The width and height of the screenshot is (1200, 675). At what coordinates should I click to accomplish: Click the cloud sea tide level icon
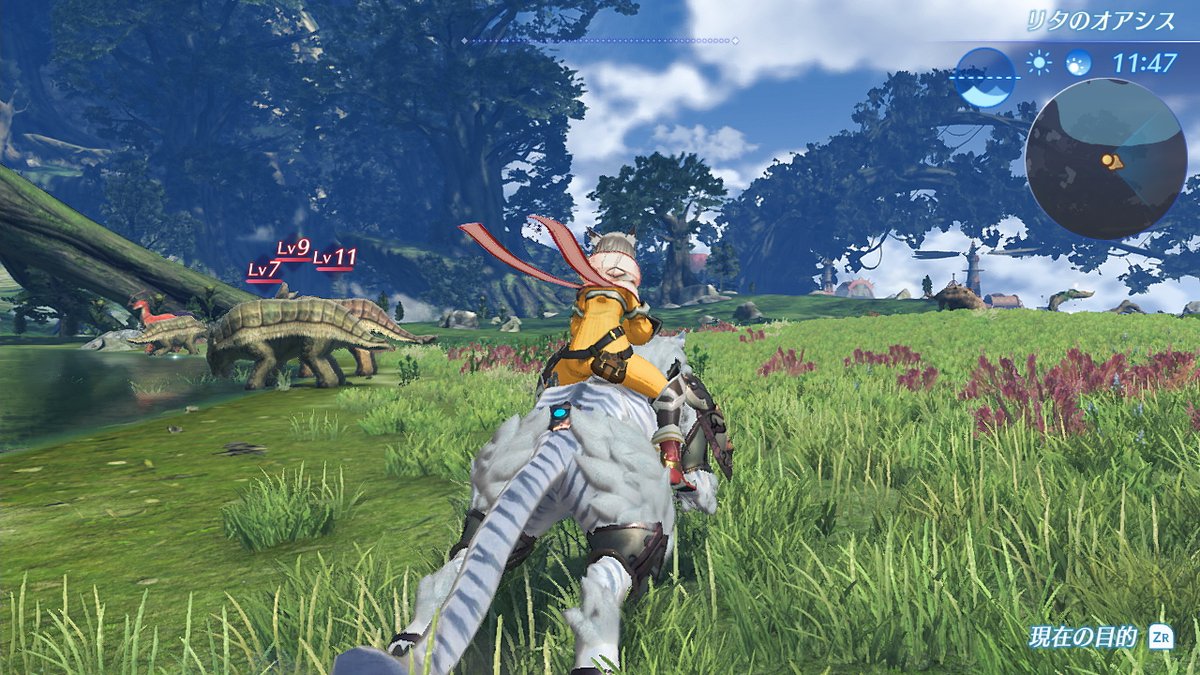tap(985, 77)
